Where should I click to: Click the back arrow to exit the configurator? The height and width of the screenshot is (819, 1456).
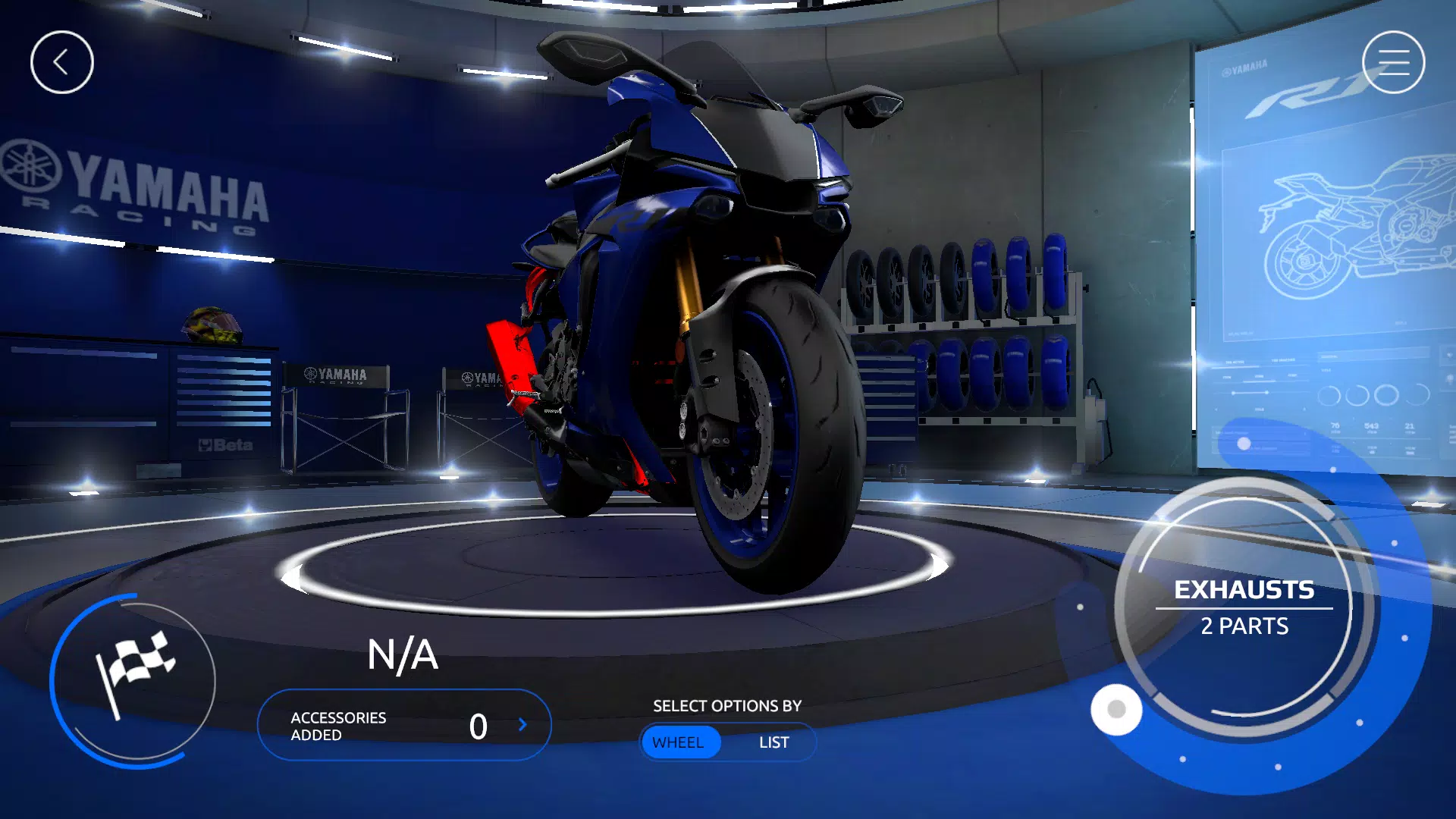pyautogui.click(x=62, y=61)
